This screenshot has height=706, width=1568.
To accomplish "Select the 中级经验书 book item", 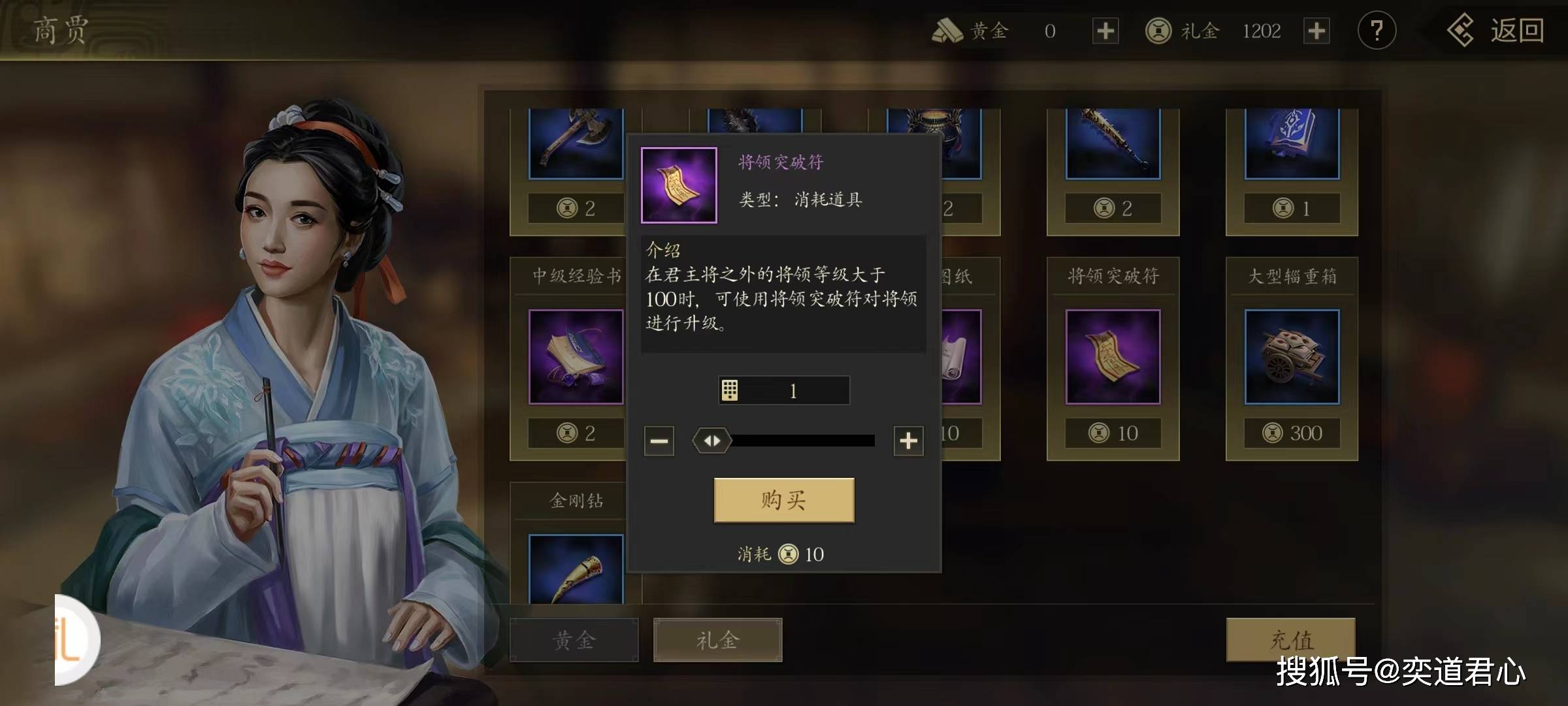I will pyautogui.click(x=576, y=357).
